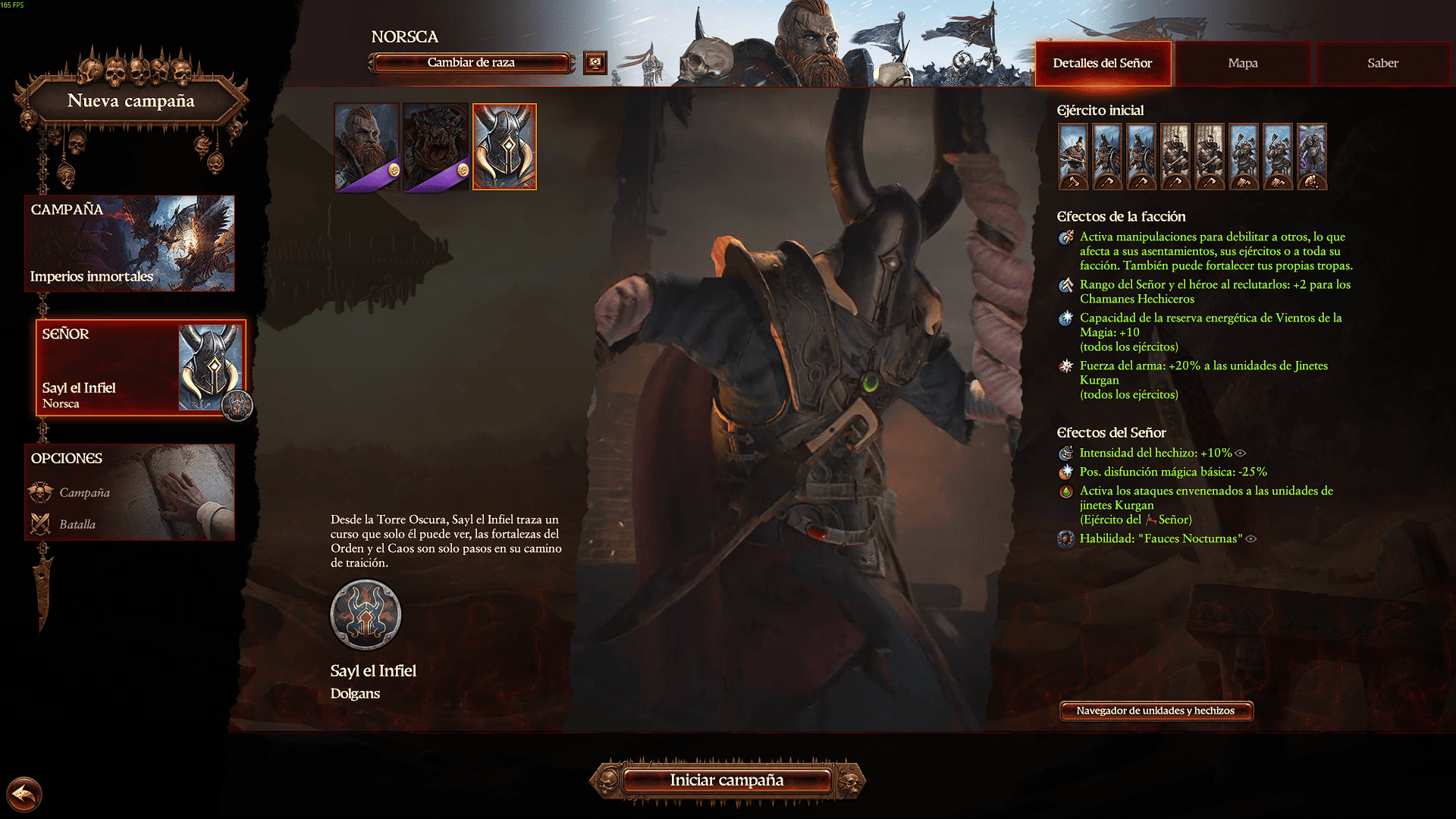Pick the horned helmet Sayl portrait
This screenshot has height=819, width=1456.
[x=504, y=146]
